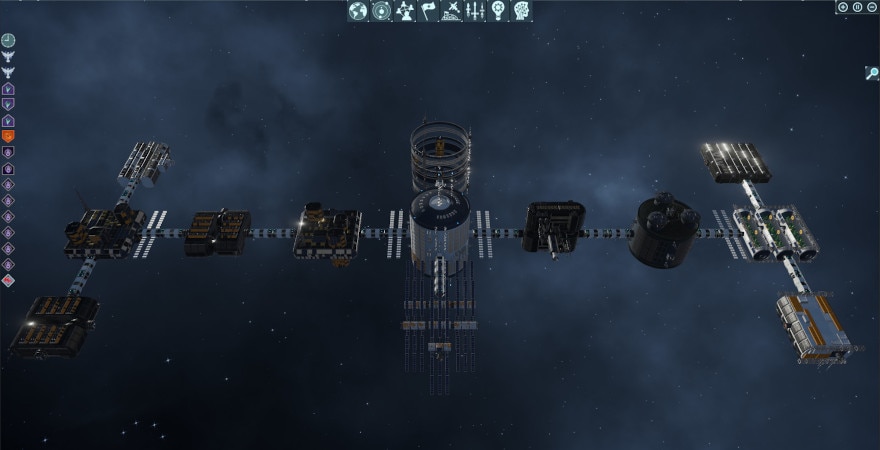880x450 pixels.
Task: Select the orange highlighted sidebar icon
Action: (x=8, y=136)
